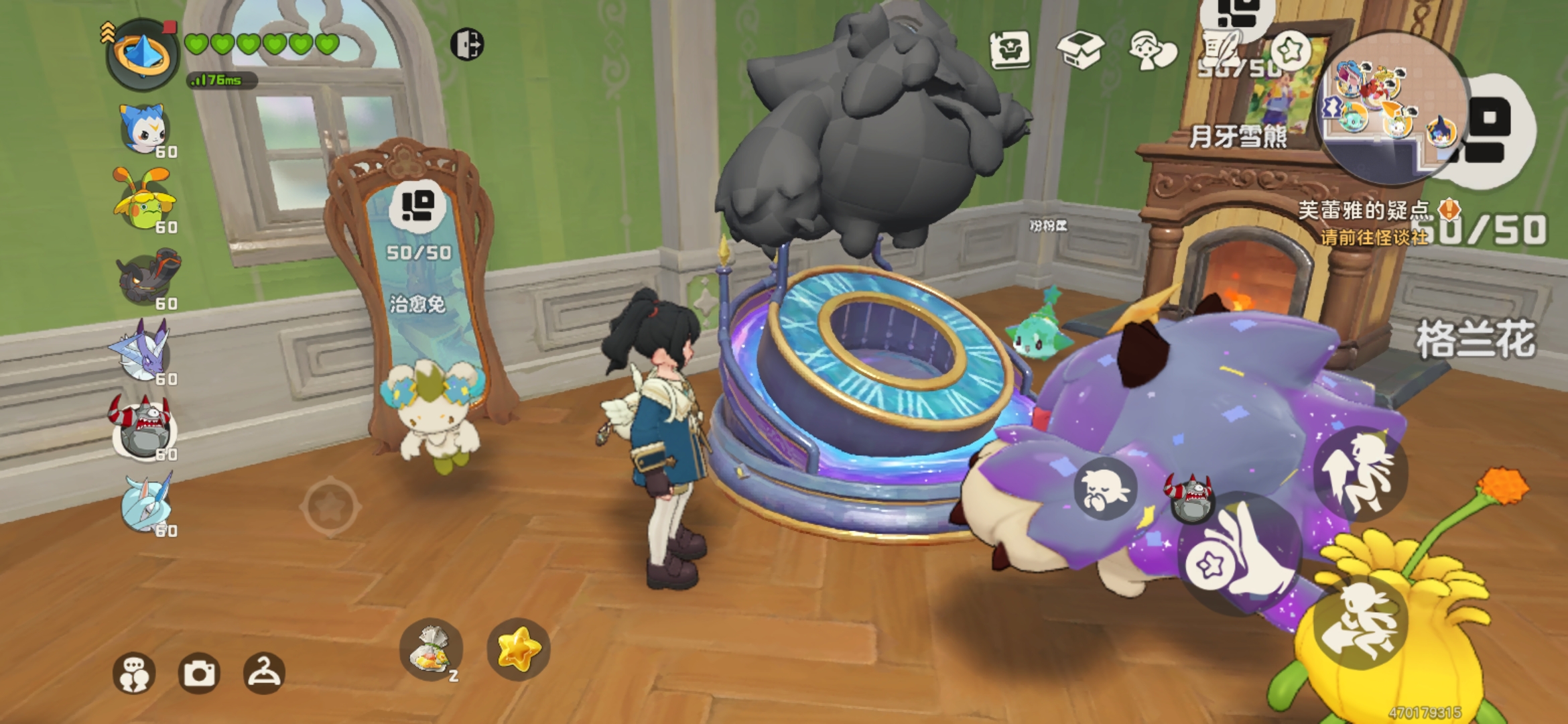Choose the yellow flower-bug pet portrait
Screen dimensions: 1568x724
click(x=144, y=201)
